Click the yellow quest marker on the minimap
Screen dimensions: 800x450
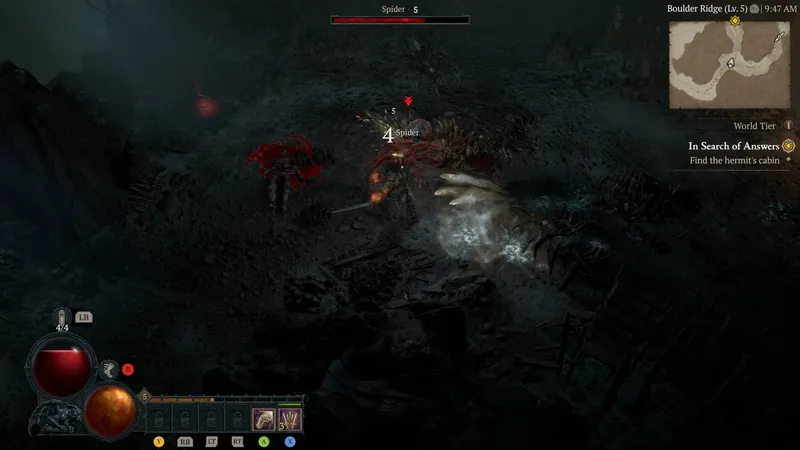point(736,21)
